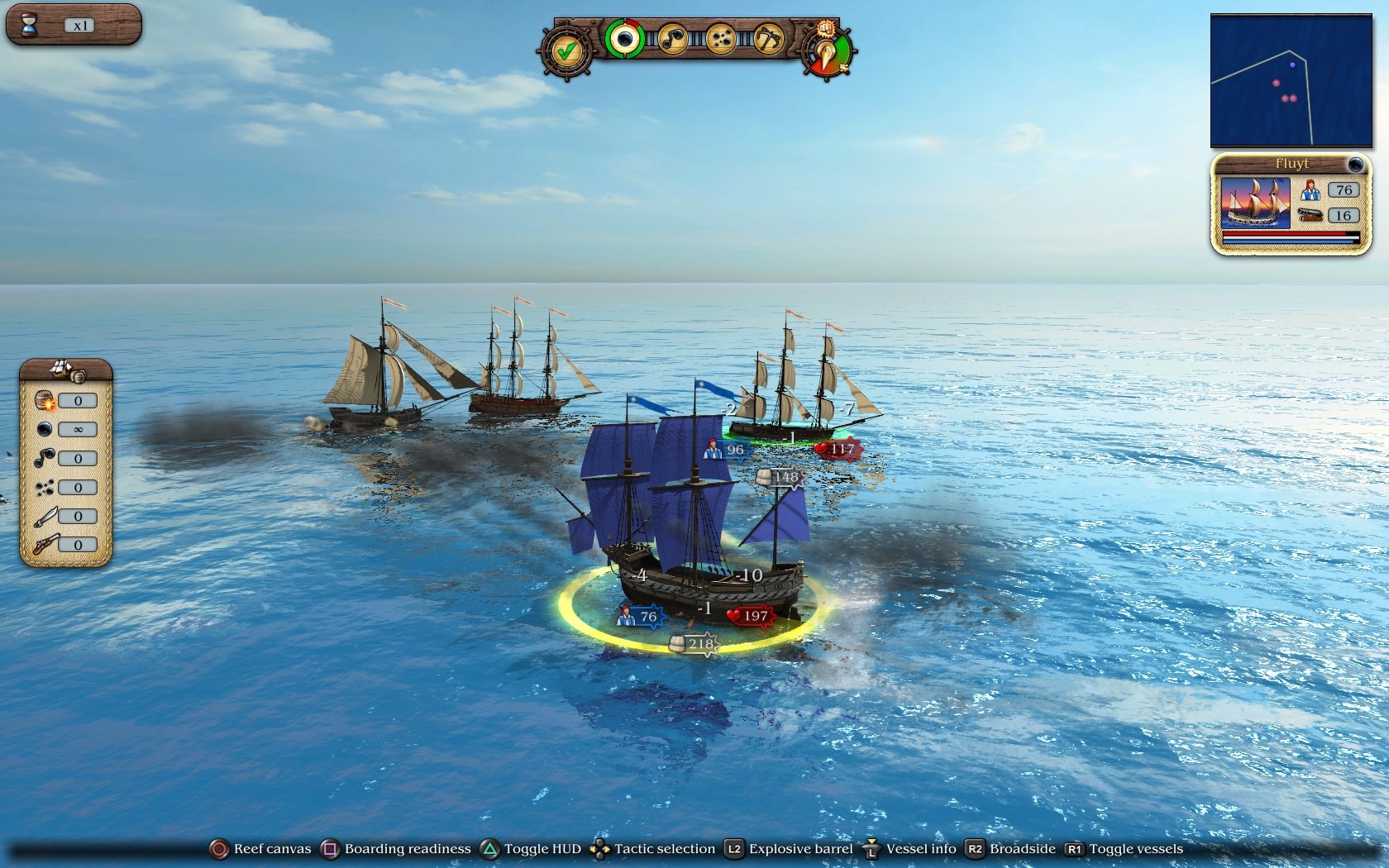Screen dimensions: 1389x868
Task: Click the Fluyt title bar on the right panel
Action: (1291, 164)
